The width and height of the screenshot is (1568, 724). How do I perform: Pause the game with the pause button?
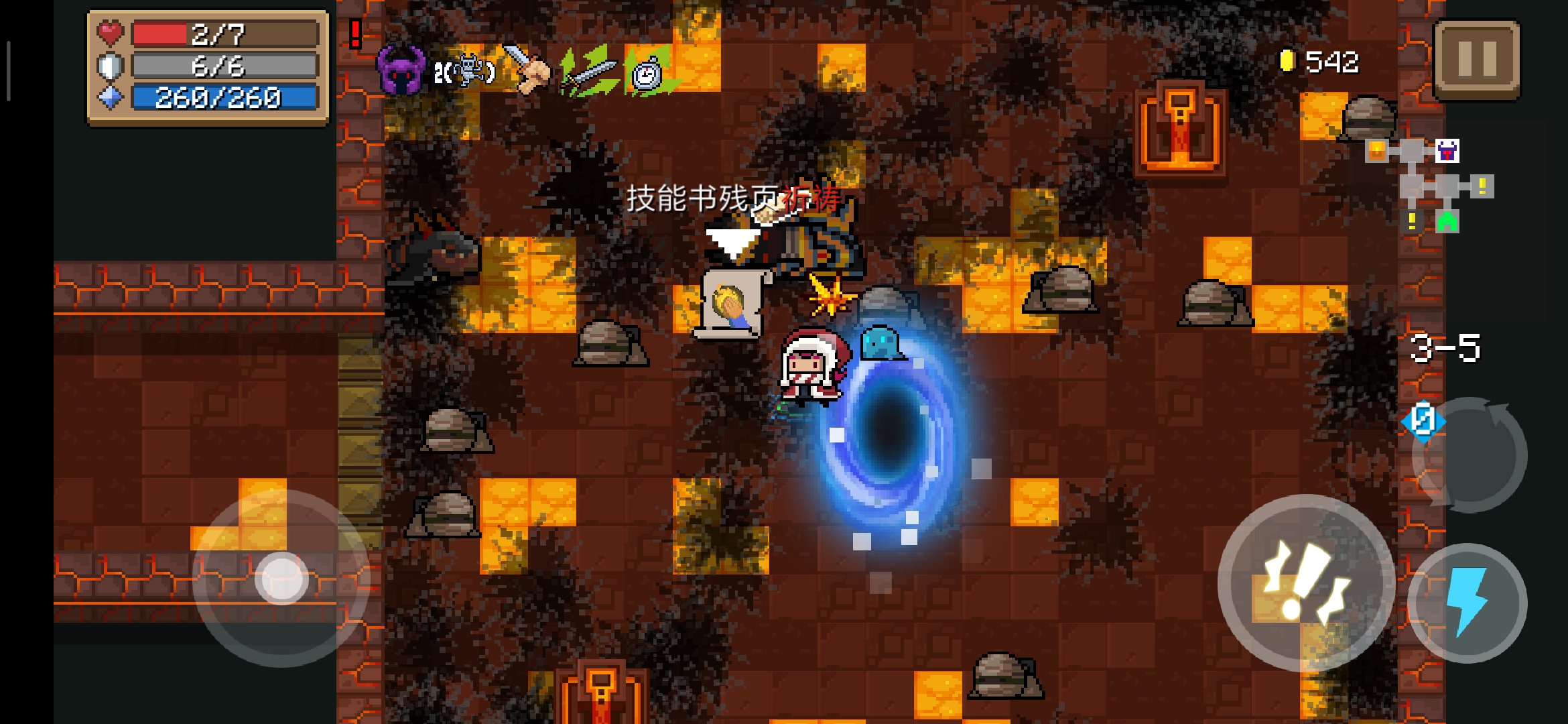point(1477,59)
